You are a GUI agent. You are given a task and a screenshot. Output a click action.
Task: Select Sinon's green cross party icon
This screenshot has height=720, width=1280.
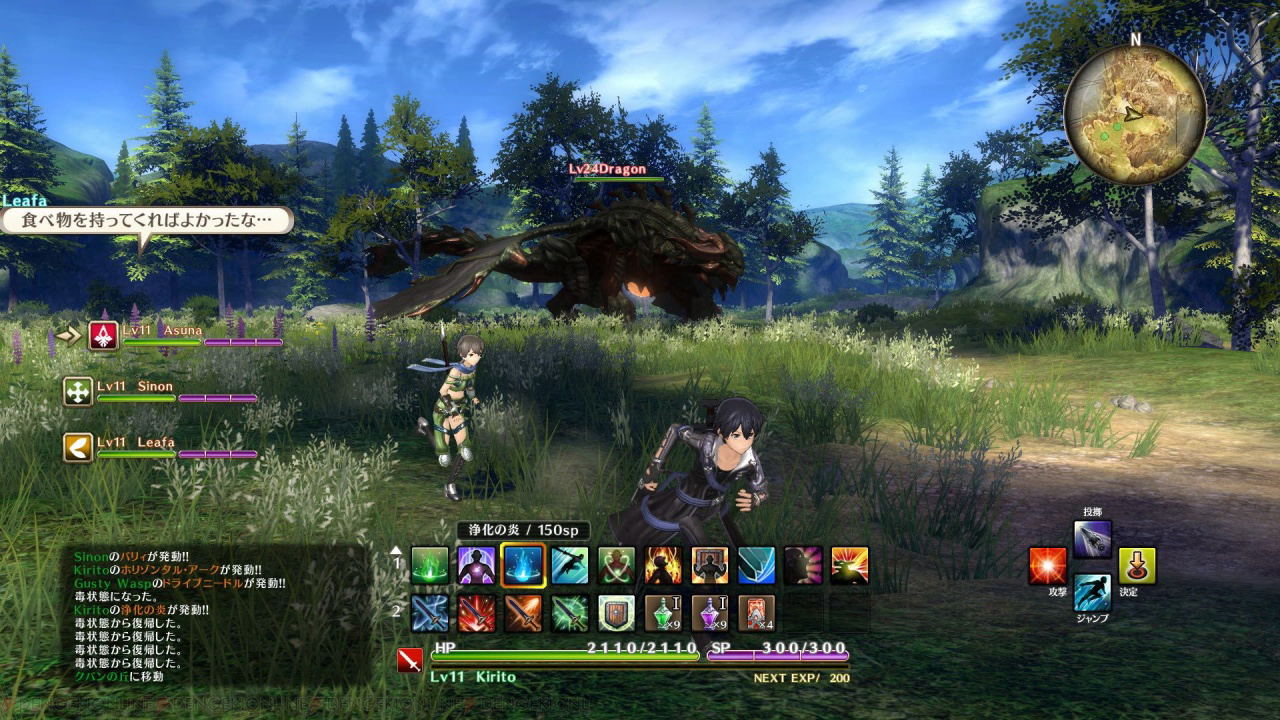[78, 392]
